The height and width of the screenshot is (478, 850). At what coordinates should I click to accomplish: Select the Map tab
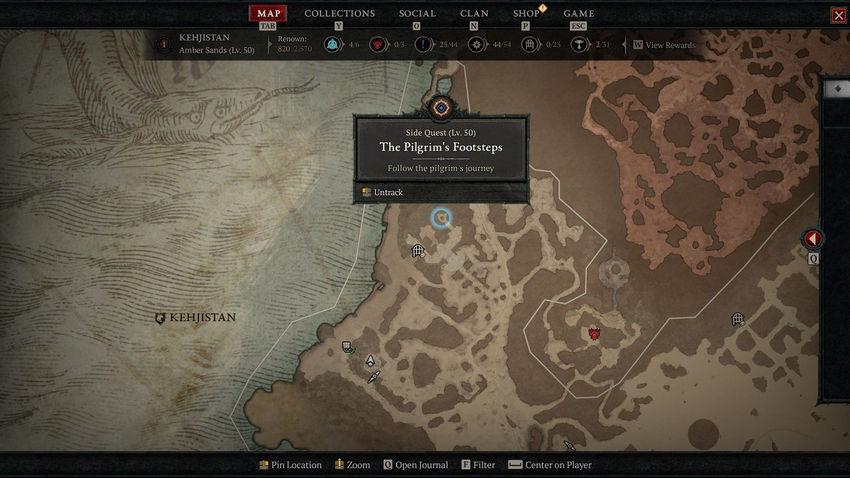267,13
